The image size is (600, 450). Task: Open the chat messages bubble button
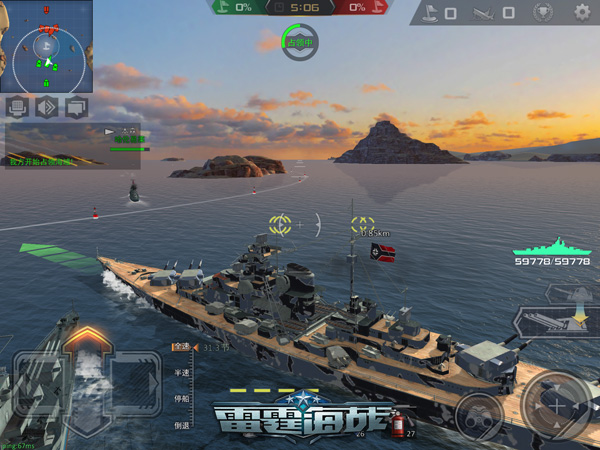76,107
